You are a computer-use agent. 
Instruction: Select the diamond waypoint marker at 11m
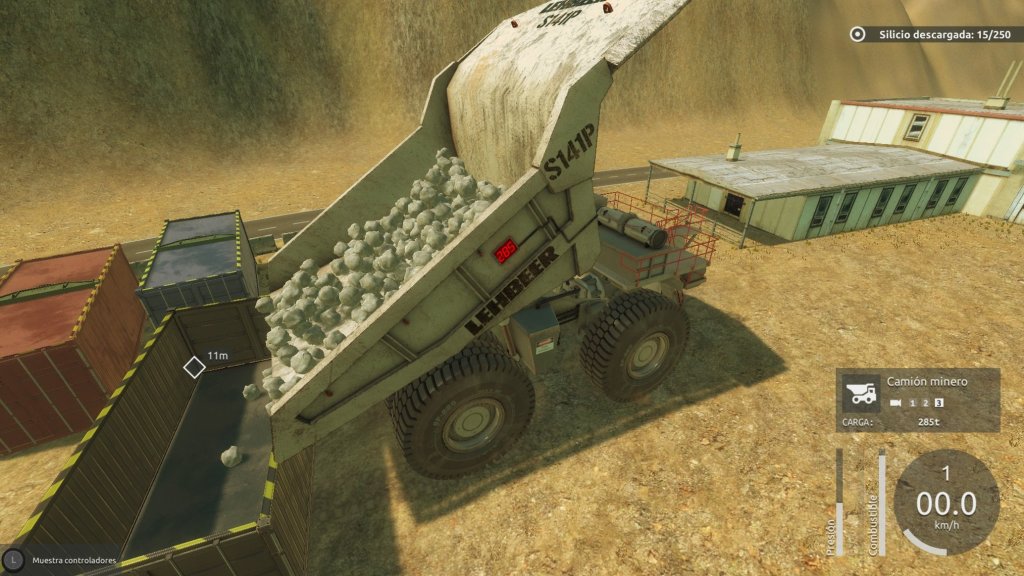(194, 367)
